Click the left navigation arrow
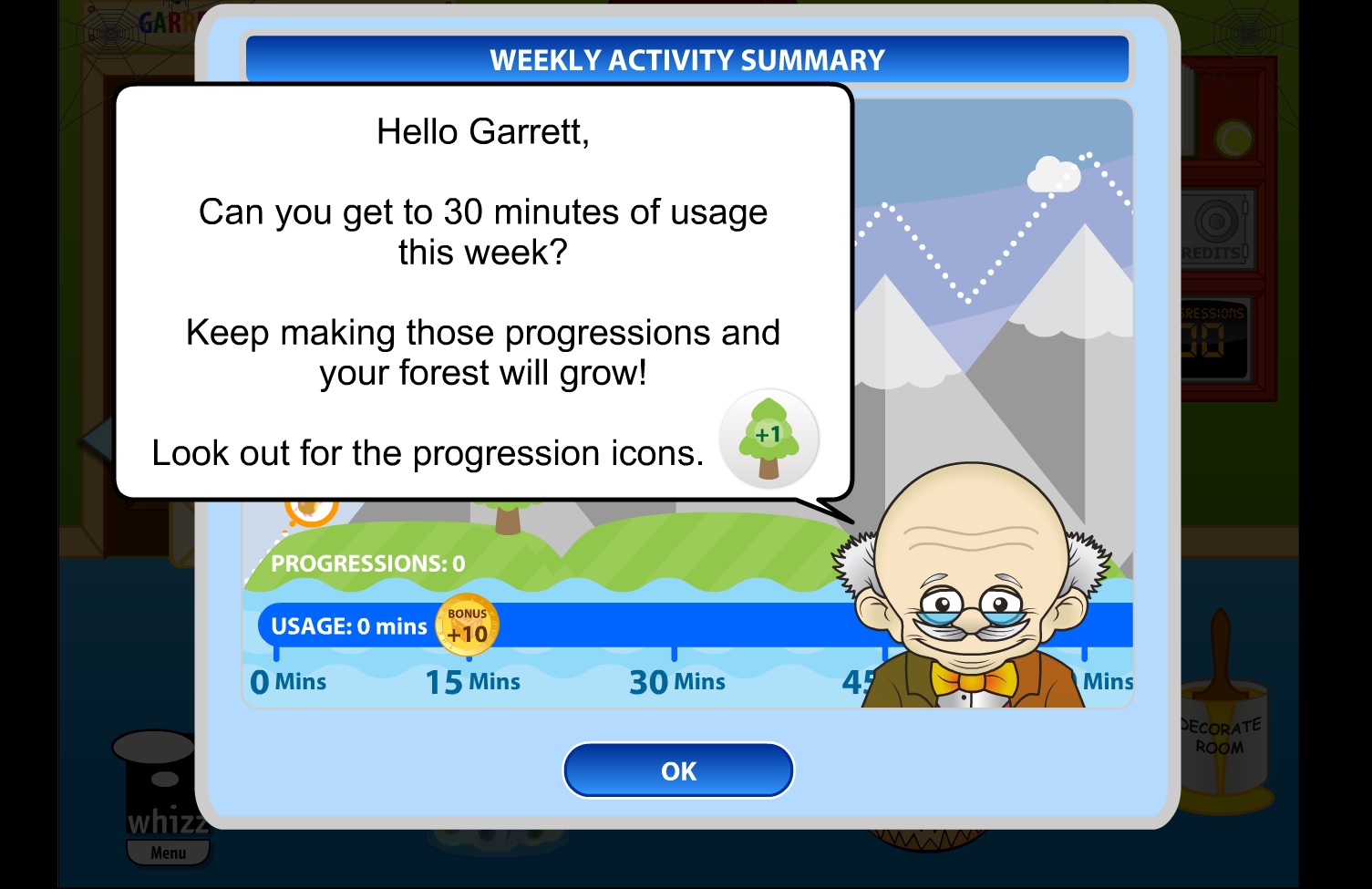The height and width of the screenshot is (889, 1372). 96,439
